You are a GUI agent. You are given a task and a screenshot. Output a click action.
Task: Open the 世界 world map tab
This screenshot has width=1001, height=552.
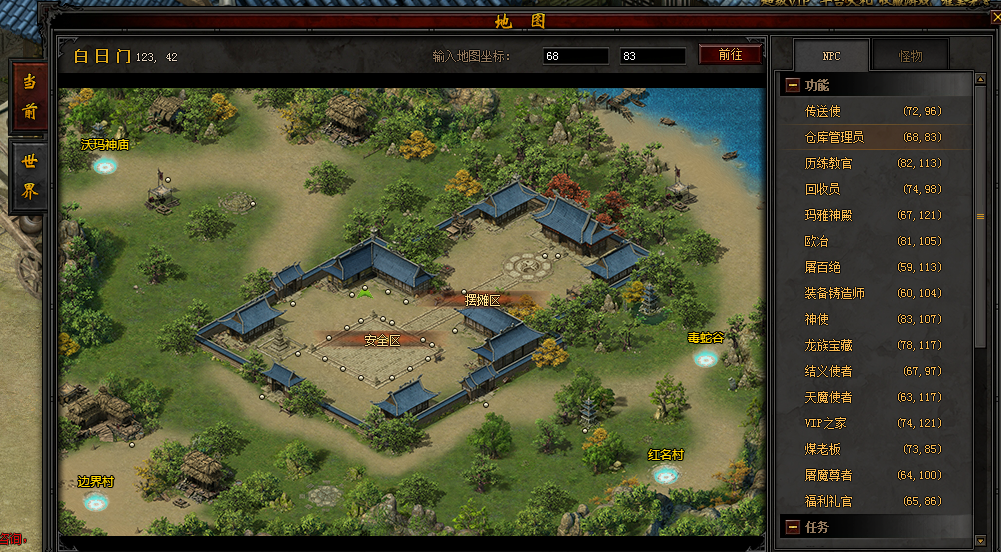point(30,177)
